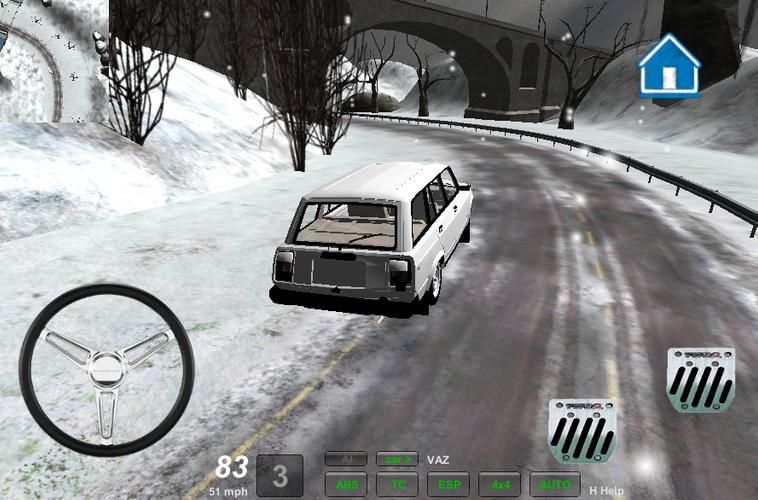Hit the left-hand brake pedal
Screen dimensions: 758x500
(581, 430)
